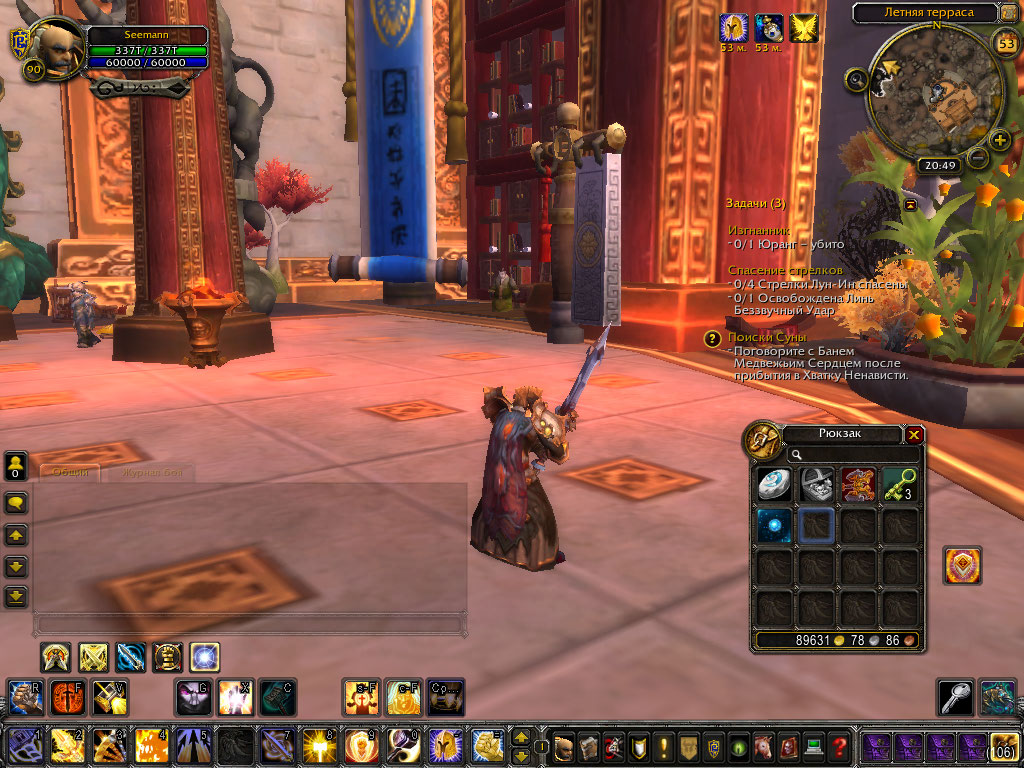
Task: Zoom out the minimap with minus button
Action: [x=975, y=157]
